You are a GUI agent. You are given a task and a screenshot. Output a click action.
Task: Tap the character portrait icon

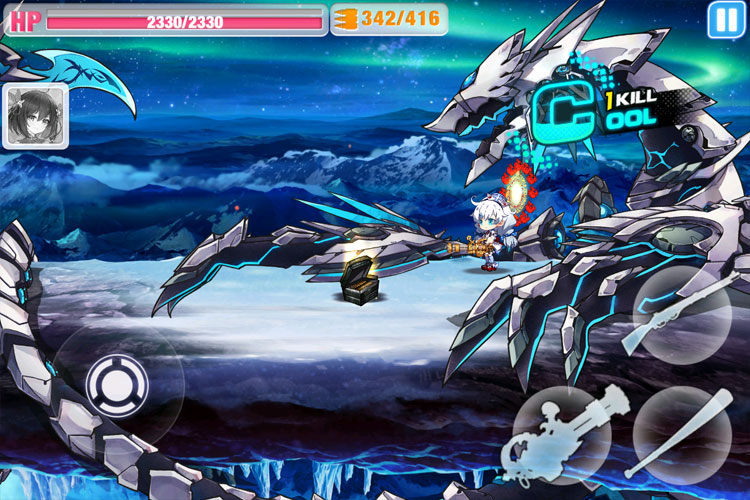pos(36,116)
